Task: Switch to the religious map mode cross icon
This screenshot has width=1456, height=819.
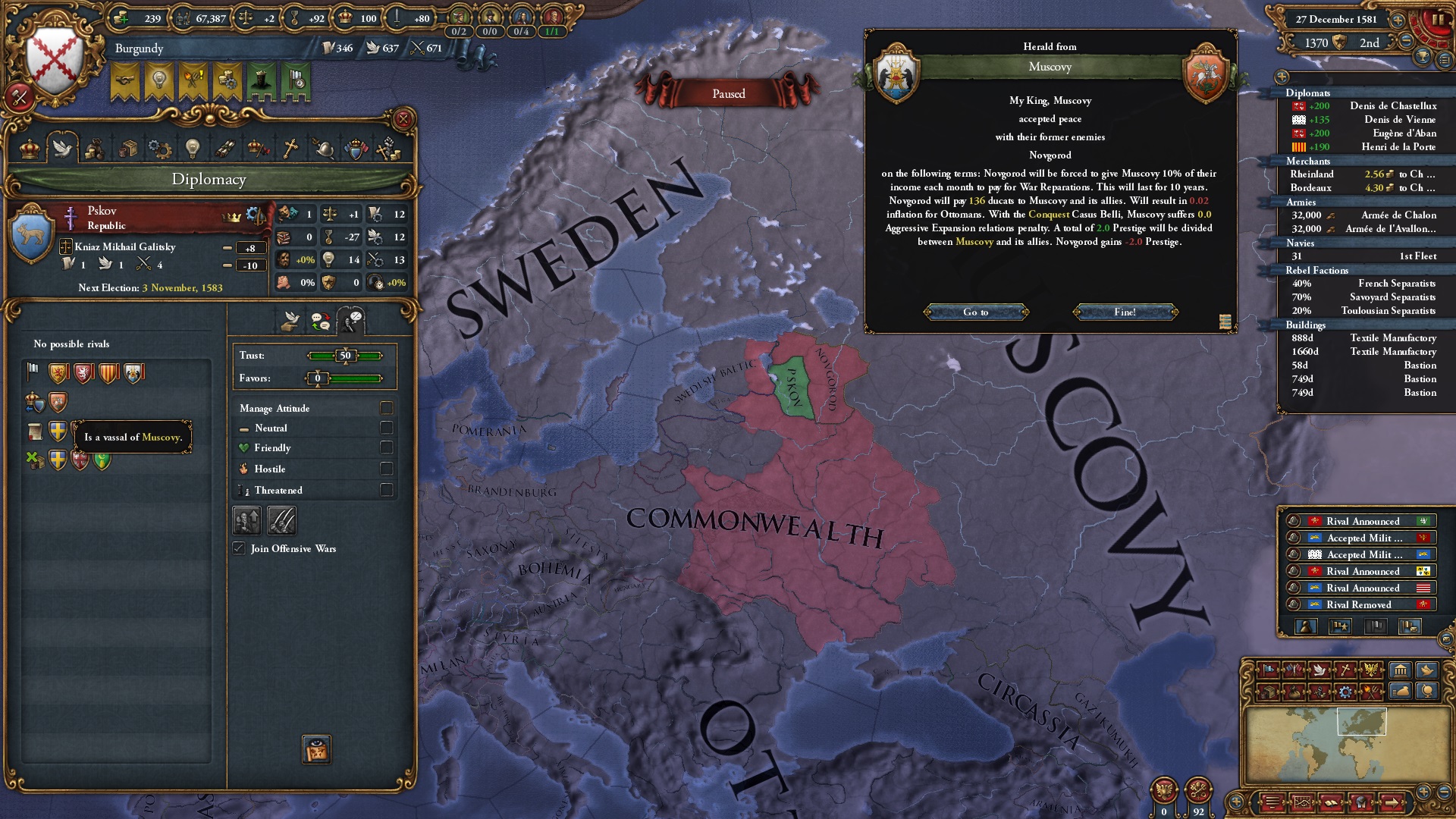Action: 1344,670
